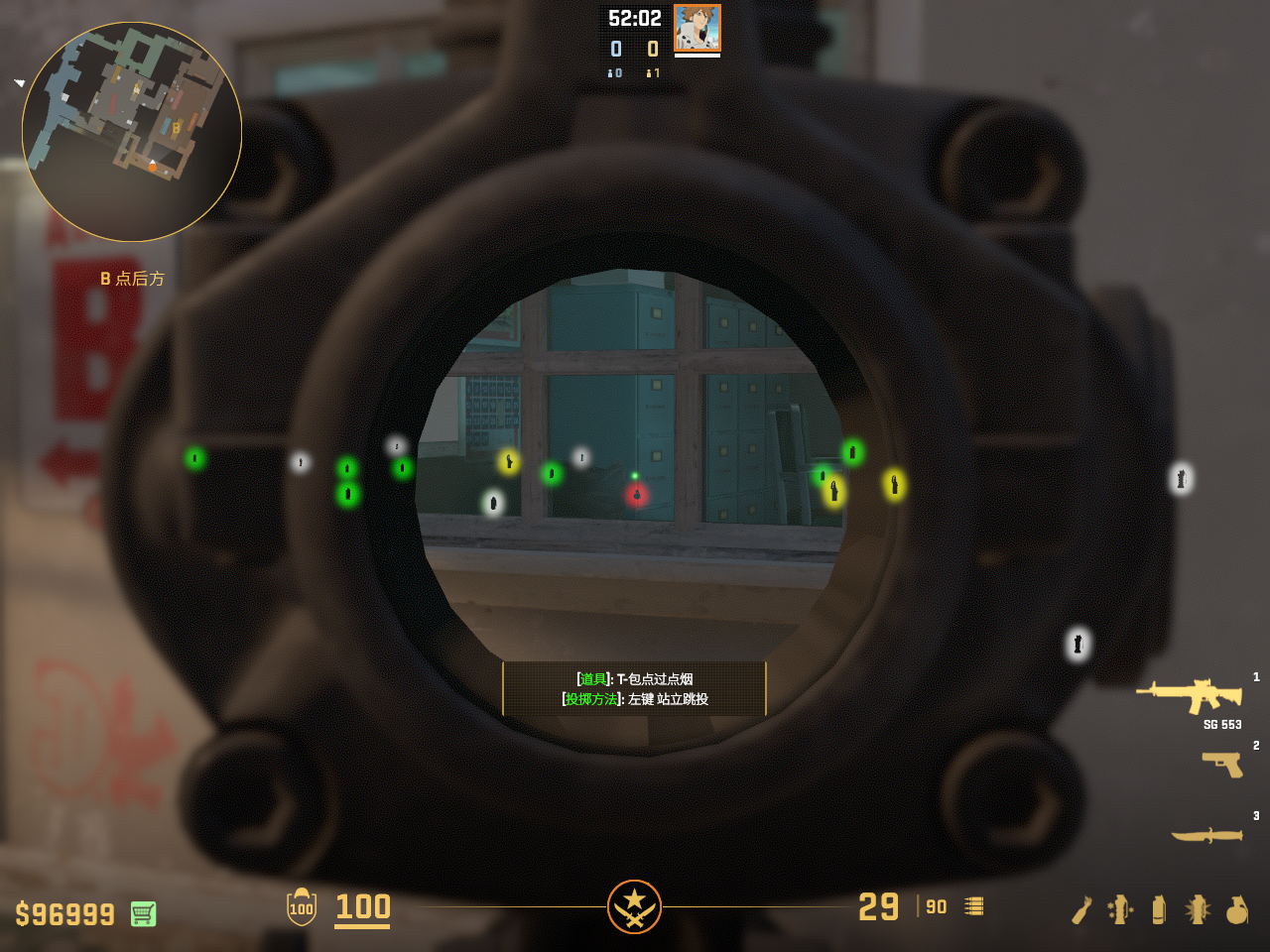Click the circular radar minimap
The height and width of the screenshot is (952, 1270).
(x=132, y=132)
